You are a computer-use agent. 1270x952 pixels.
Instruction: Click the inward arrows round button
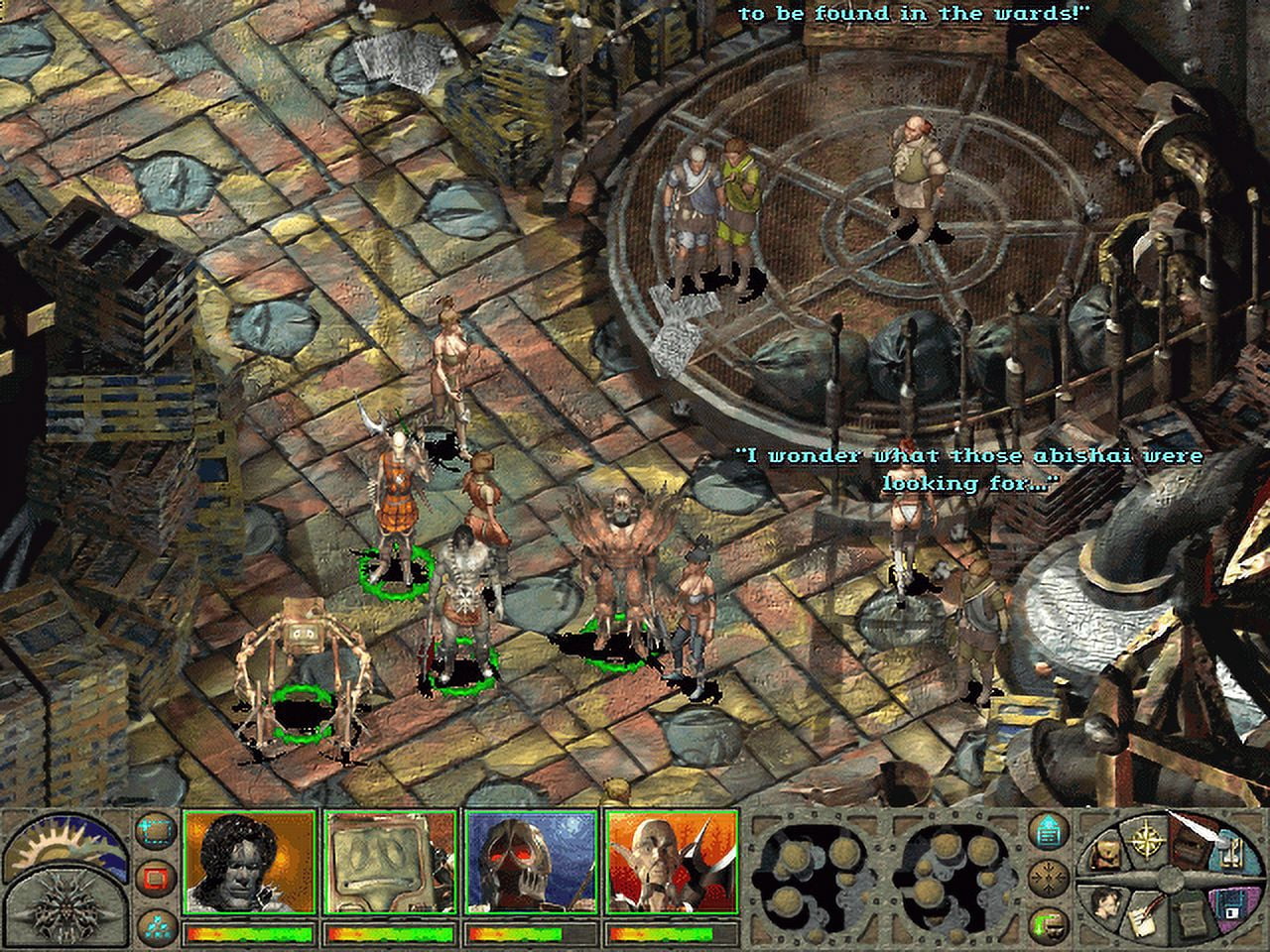pyautogui.click(x=1047, y=877)
